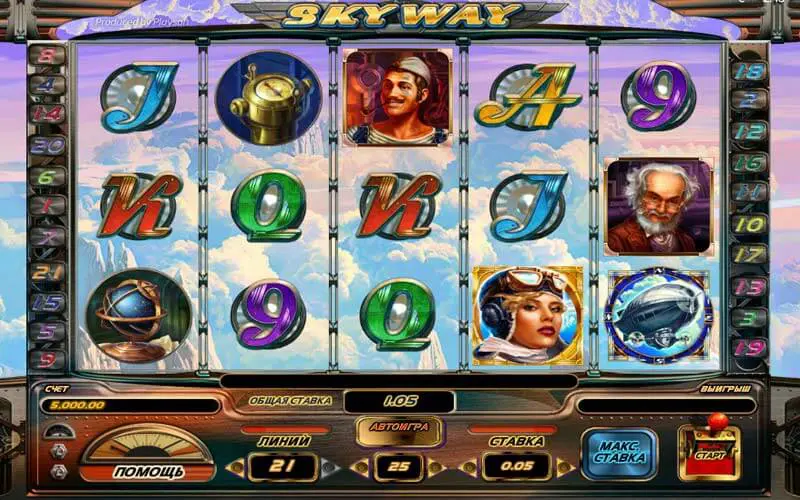Choose payline 19 indicator
This screenshot has height=500, width=800.
[748, 347]
